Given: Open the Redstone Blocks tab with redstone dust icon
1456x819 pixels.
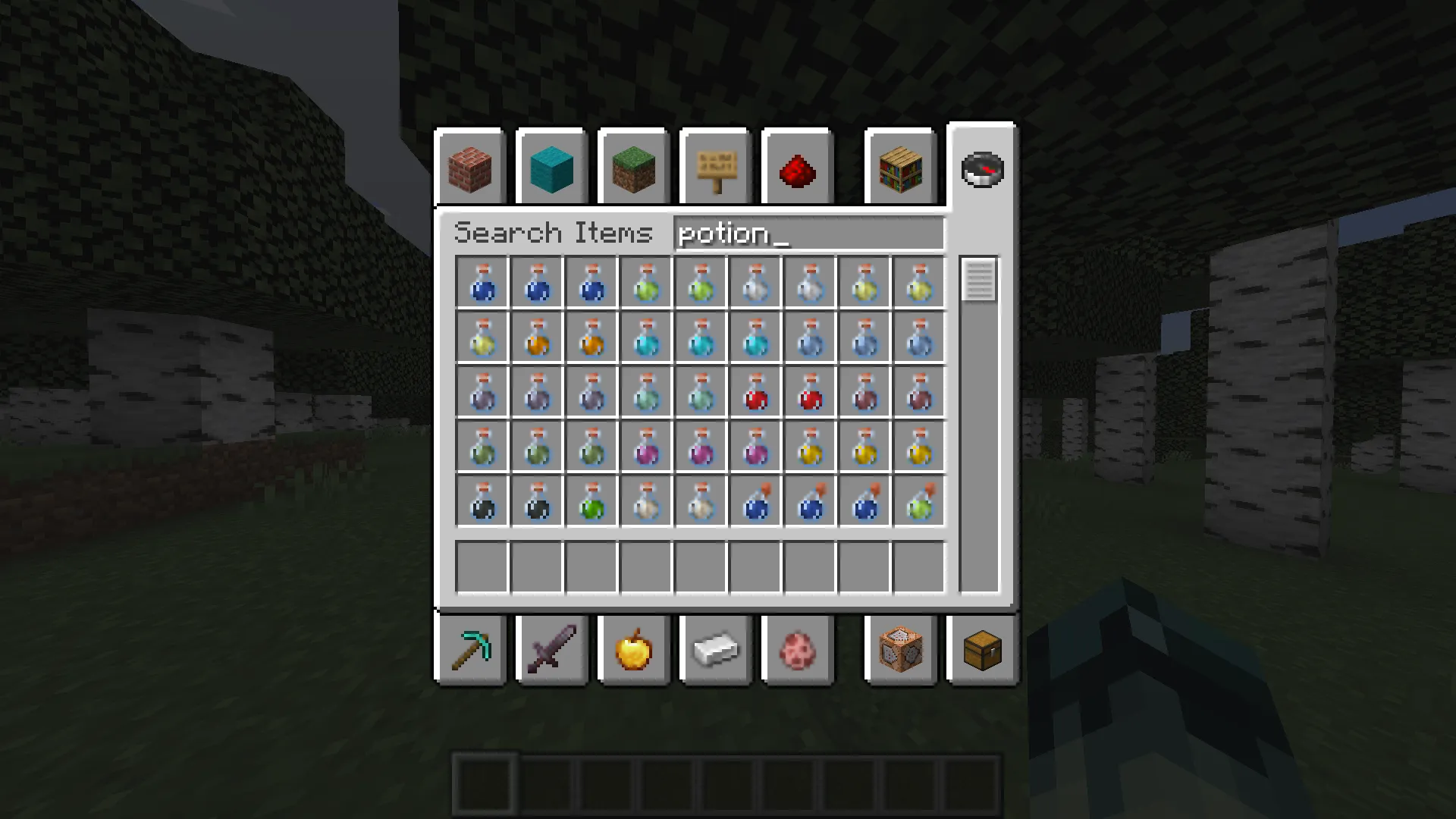Looking at the screenshot, I should [797, 168].
